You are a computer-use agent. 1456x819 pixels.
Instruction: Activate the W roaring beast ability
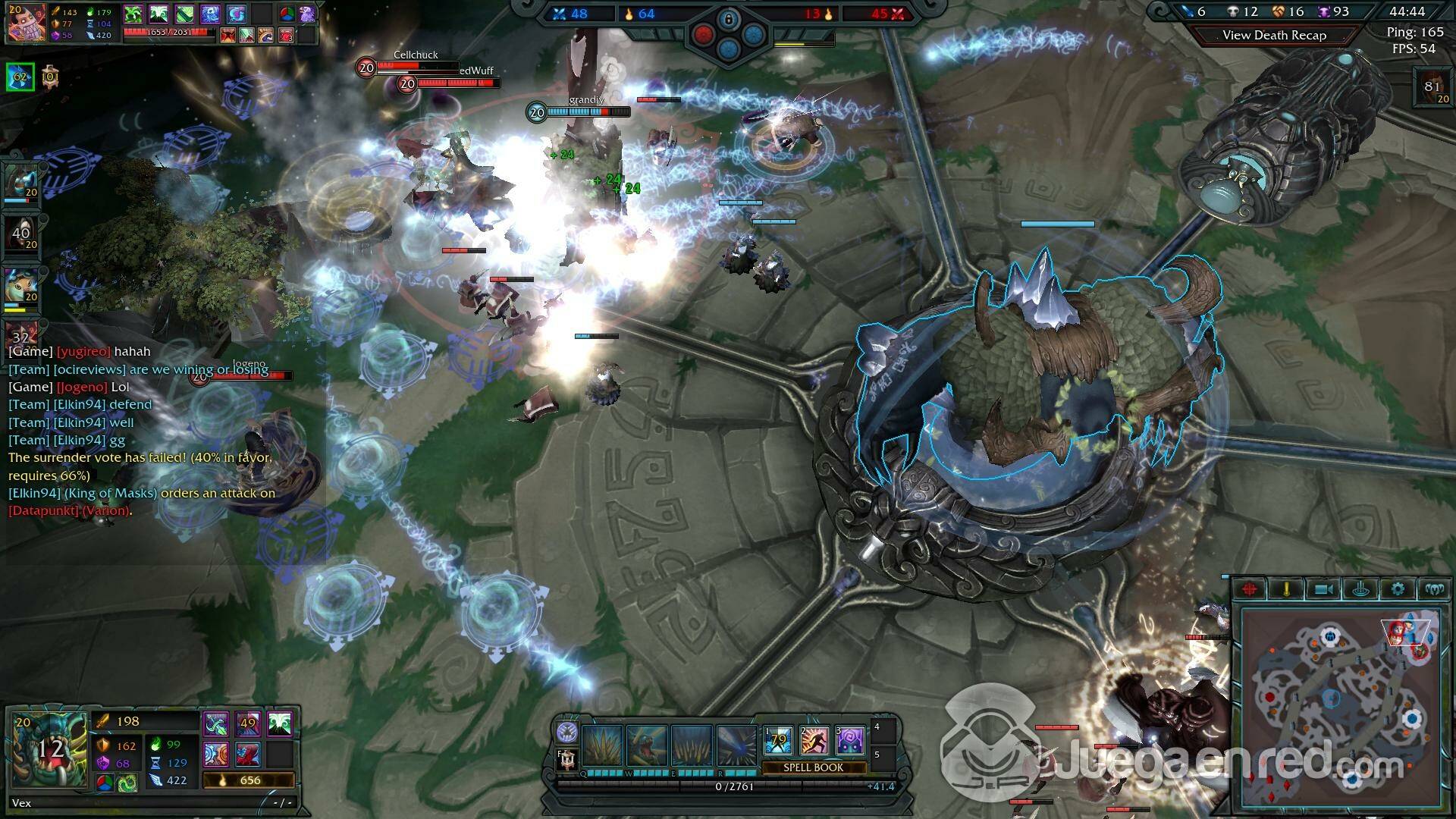tap(647, 744)
